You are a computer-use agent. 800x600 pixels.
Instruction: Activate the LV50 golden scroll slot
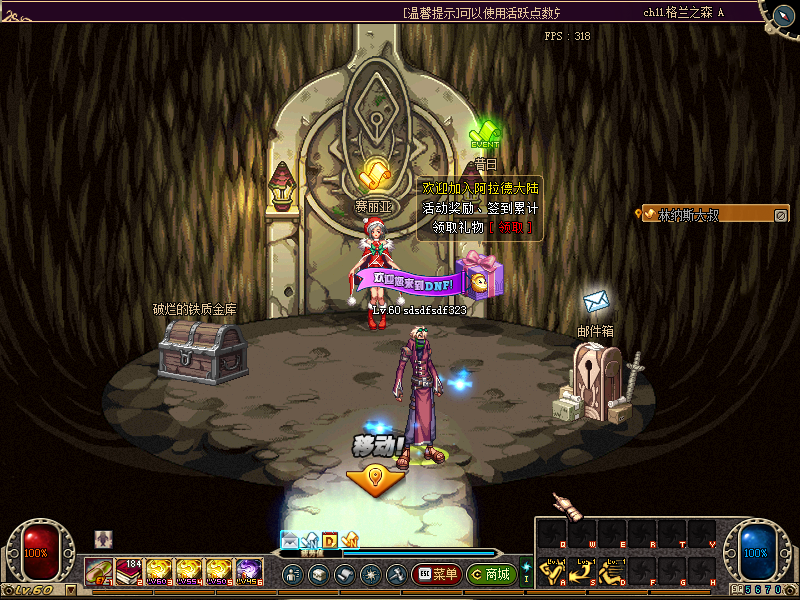point(219,571)
